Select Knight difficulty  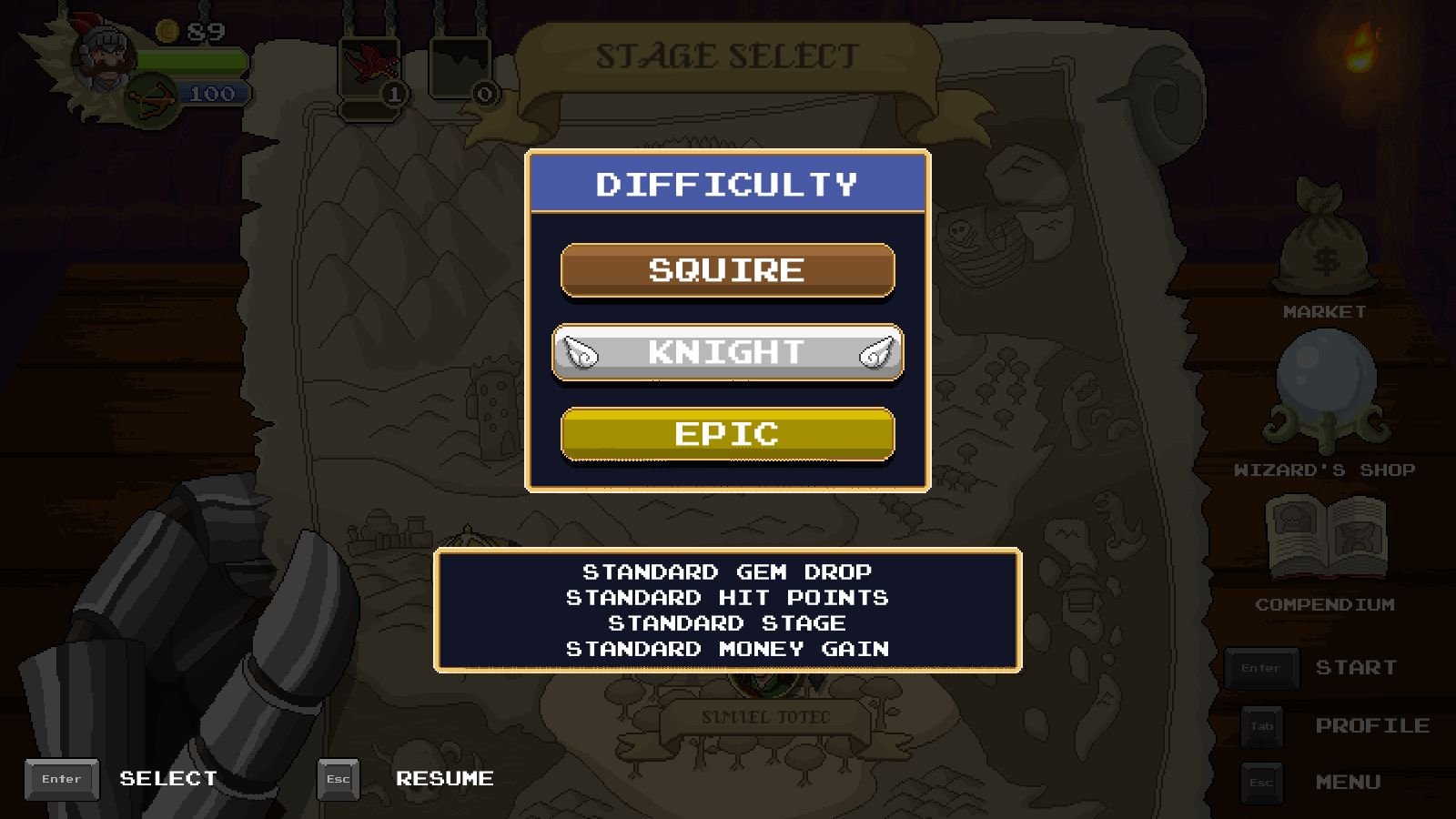point(727,353)
